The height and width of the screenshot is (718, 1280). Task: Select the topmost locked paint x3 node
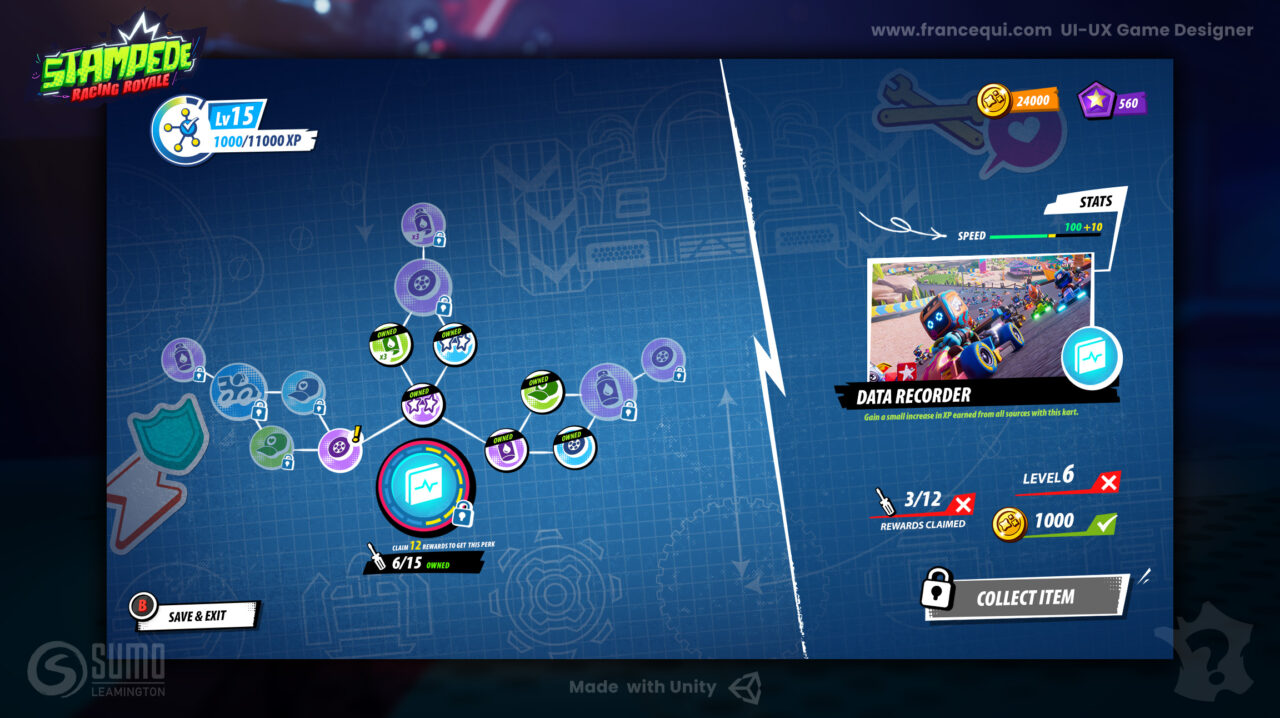[423, 224]
